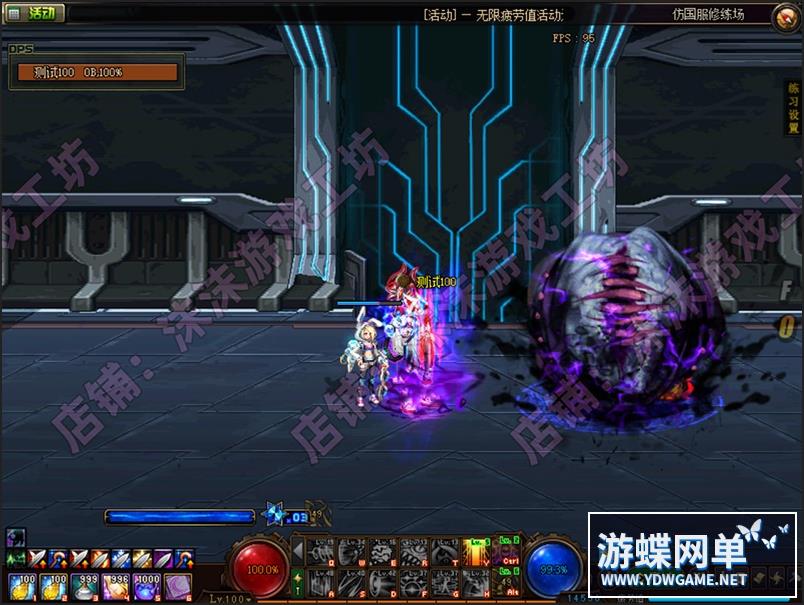
Task: Open the 活动 events button
Action: click(35, 14)
